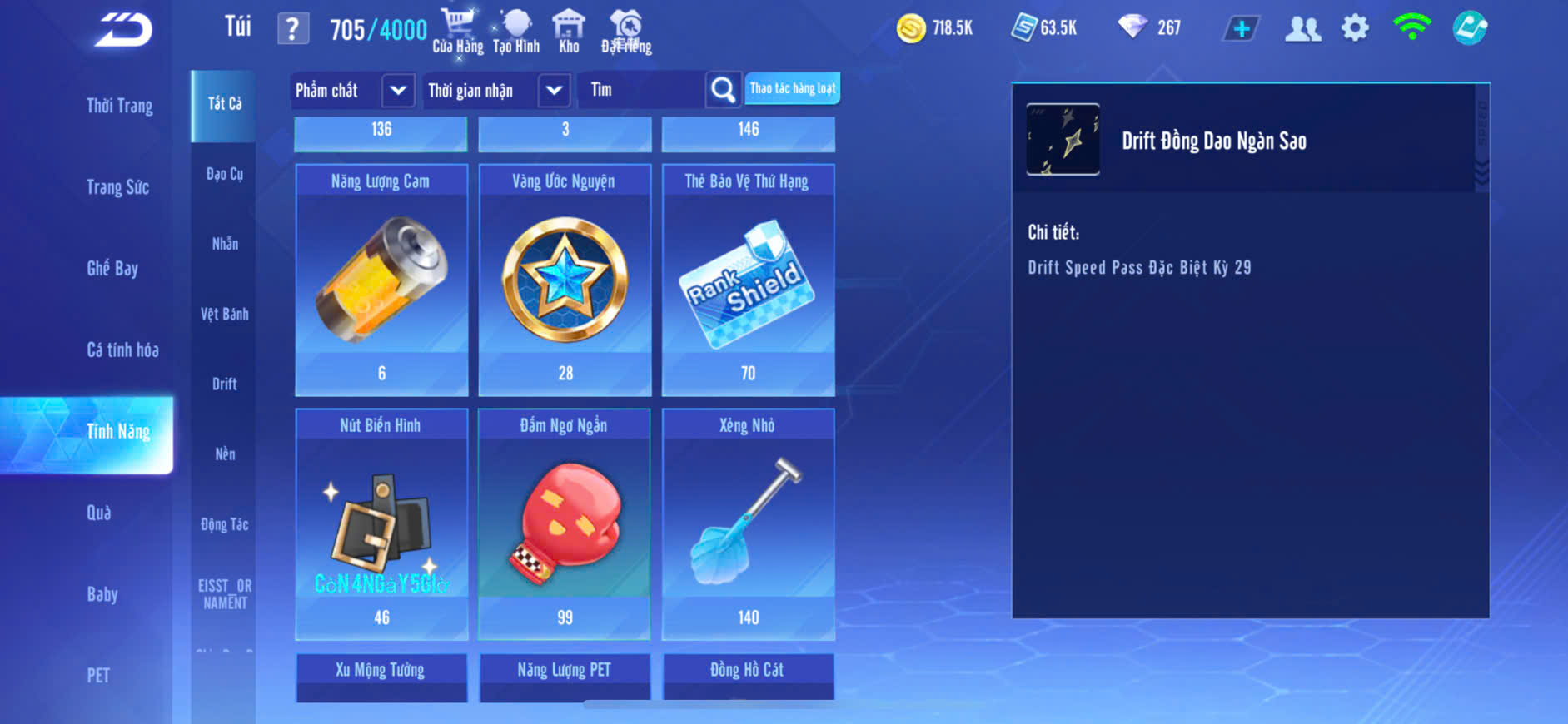Screen dimensions: 1568x724
Task: Go back using the top-left arrow logo
Action: point(123,31)
